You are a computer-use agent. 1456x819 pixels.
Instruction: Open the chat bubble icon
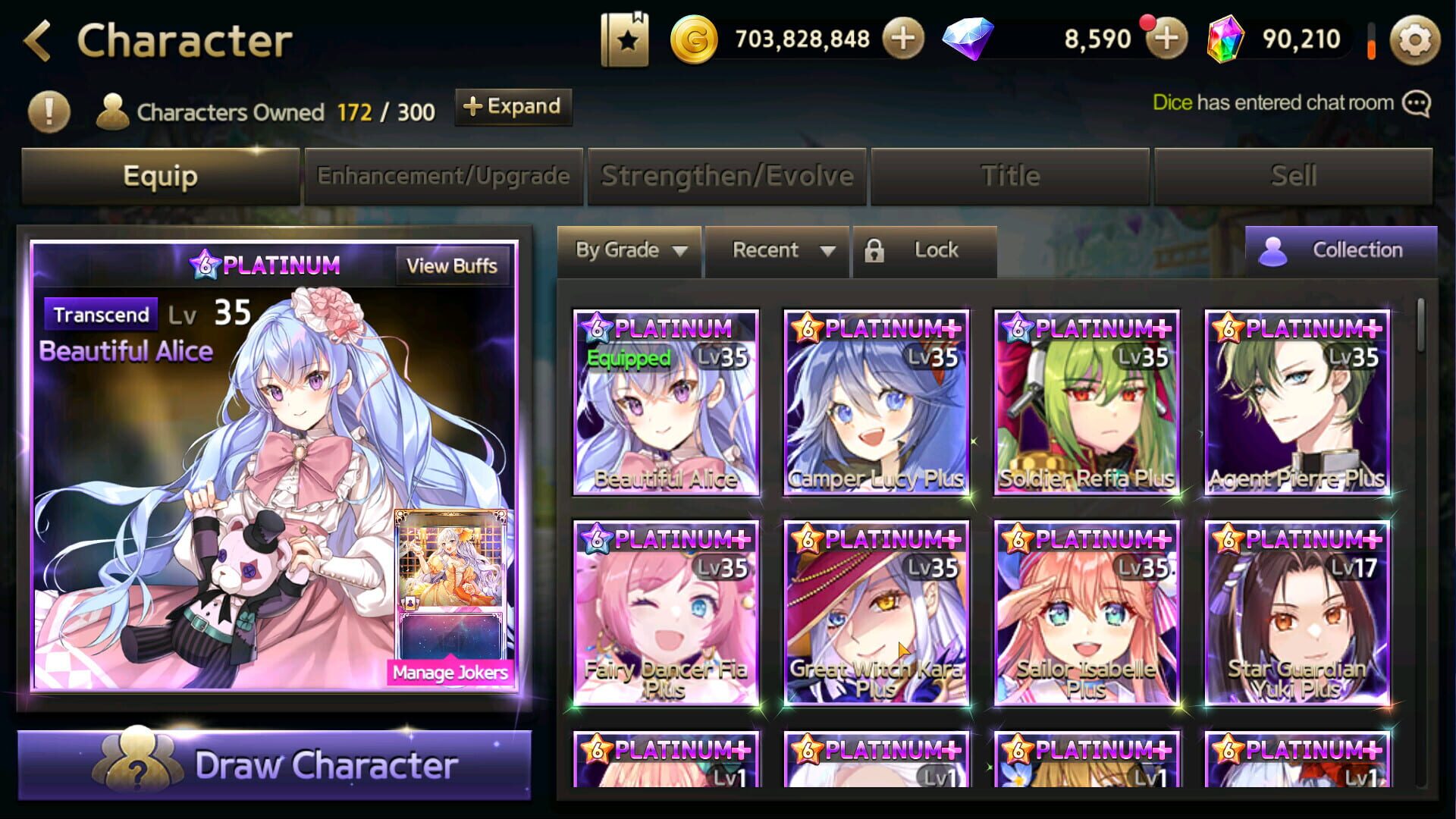(x=1415, y=102)
